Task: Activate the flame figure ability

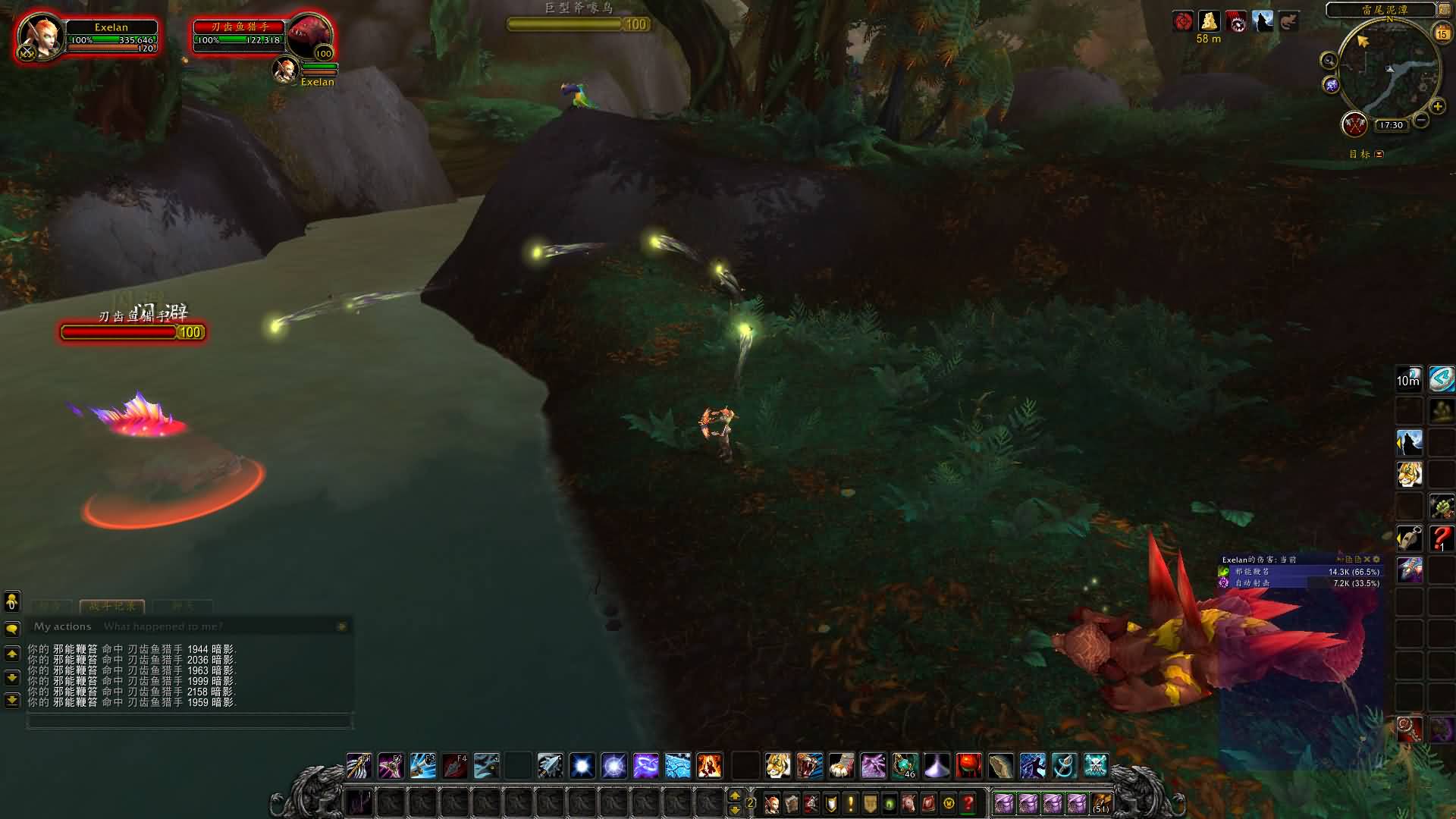Action: pyautogui.click(x=709, y=766)
